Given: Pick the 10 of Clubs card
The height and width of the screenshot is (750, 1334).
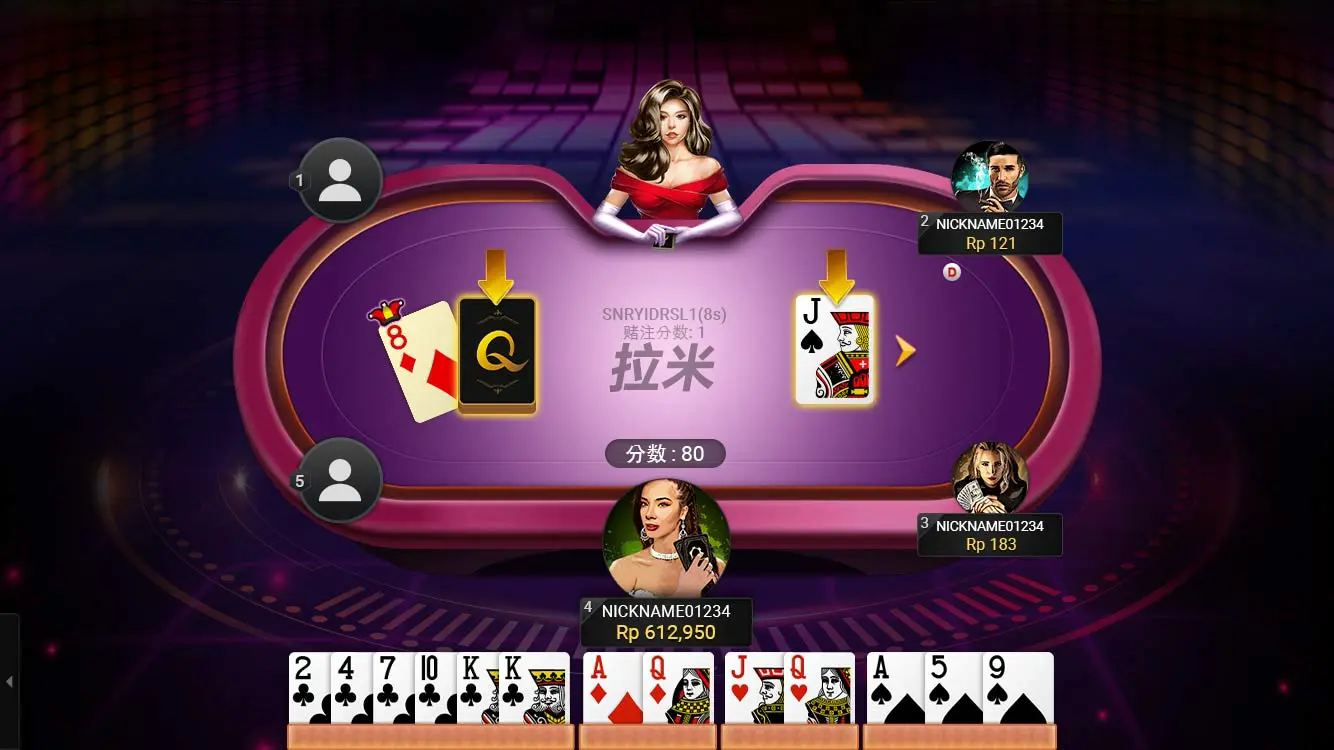Looking at the screenshot, I should (x=435, y=688).
